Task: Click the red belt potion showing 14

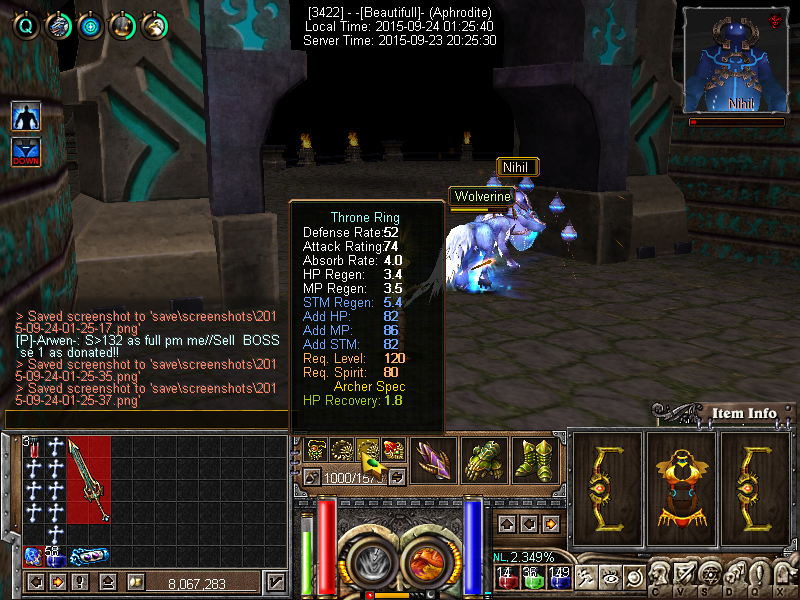Action: coord(505,578)
